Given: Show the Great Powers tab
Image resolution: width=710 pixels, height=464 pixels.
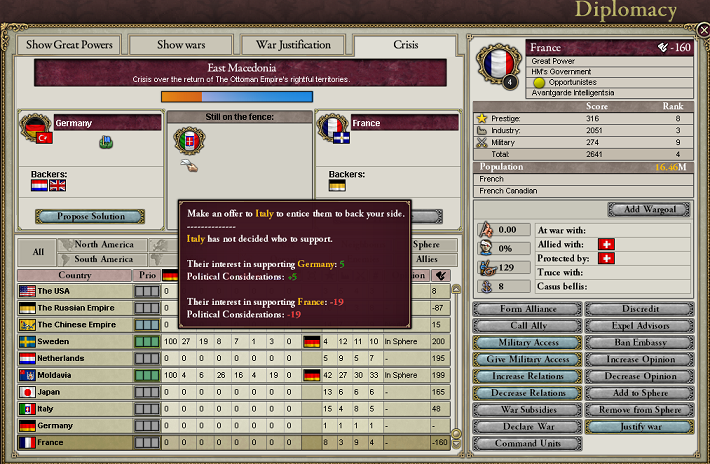Looking at the screenshot, I should (69, 45).
